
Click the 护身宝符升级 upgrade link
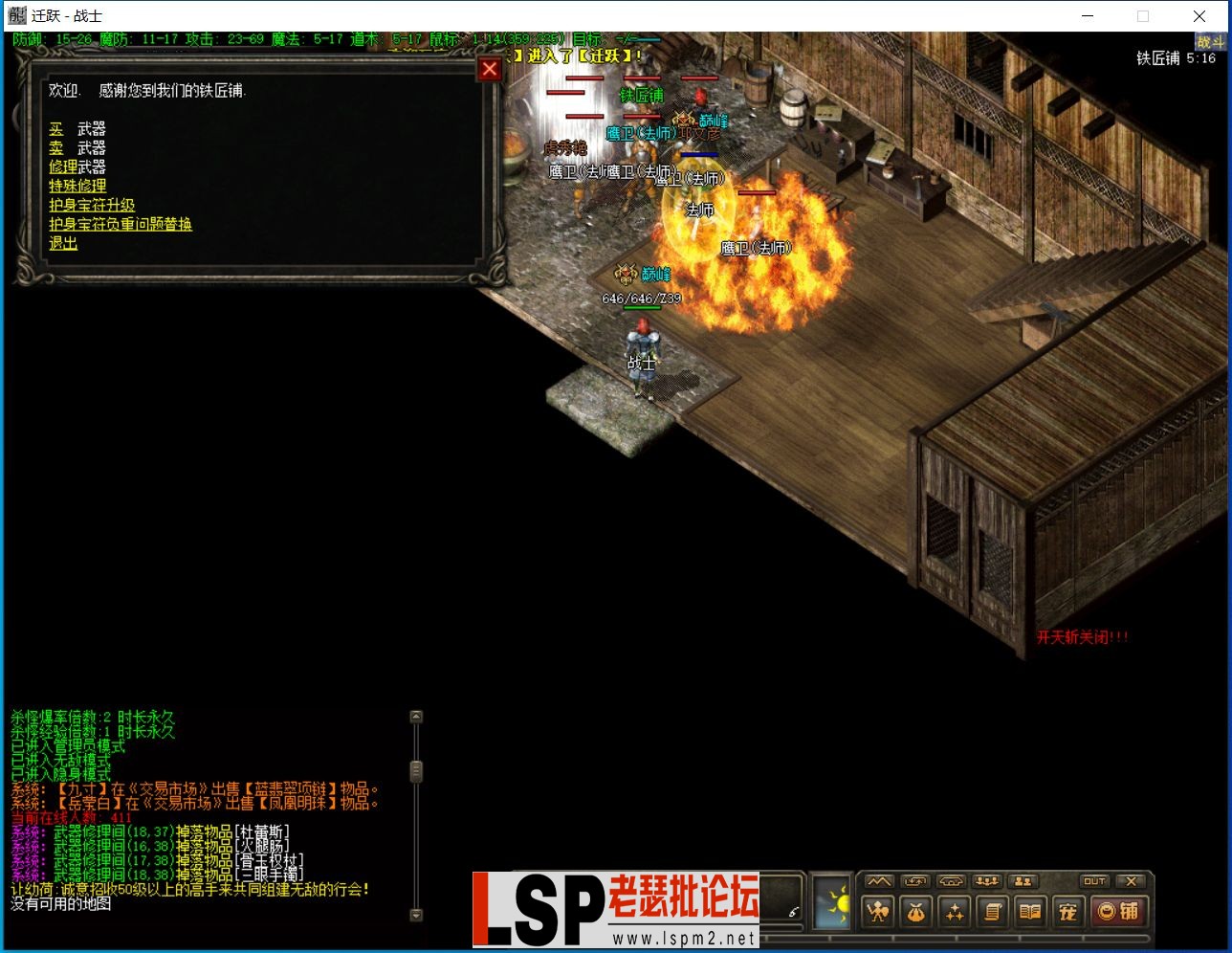[x=91, y=205]
